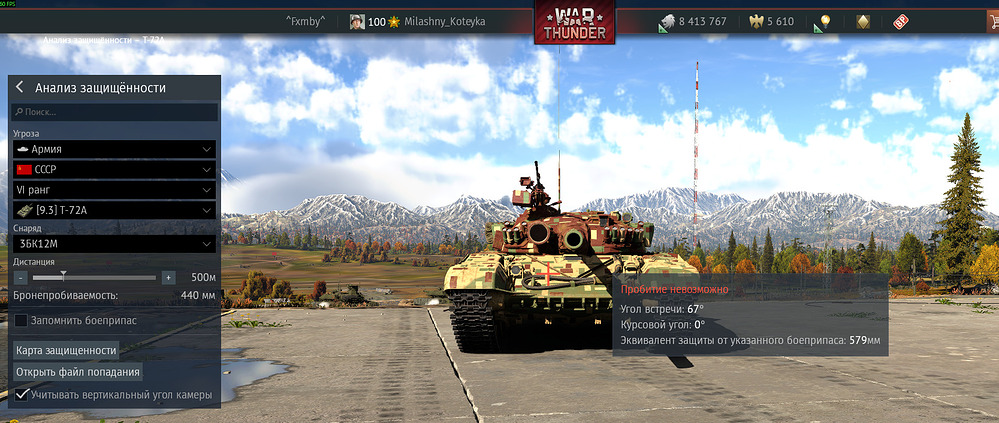Image resolution: width=999 pixels, height=423 pixels.
Task: Toggle Учитывать вертикальный угол камеры
Action: click(21, 395)
